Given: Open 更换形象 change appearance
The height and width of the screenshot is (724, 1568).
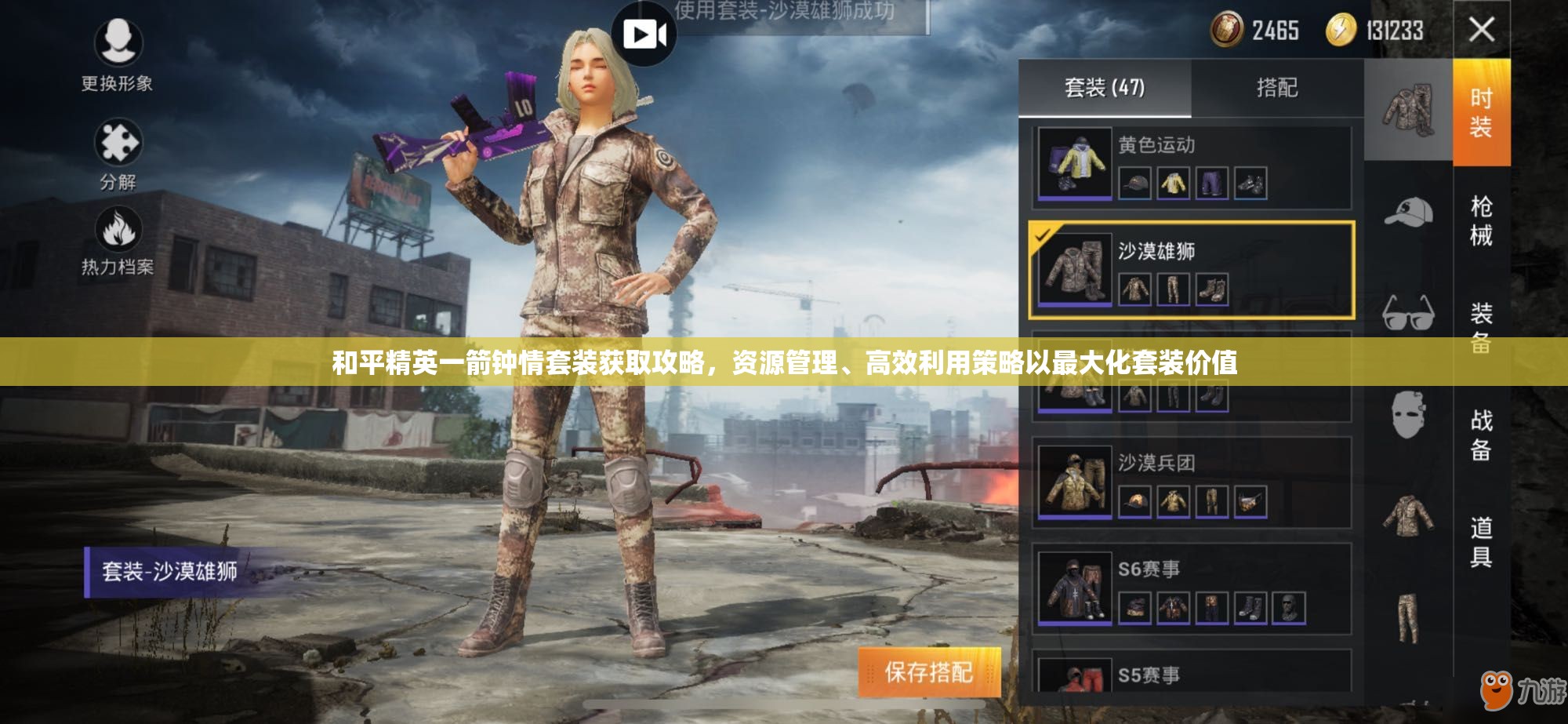Looking at the screenshot, I should point(118,52).
